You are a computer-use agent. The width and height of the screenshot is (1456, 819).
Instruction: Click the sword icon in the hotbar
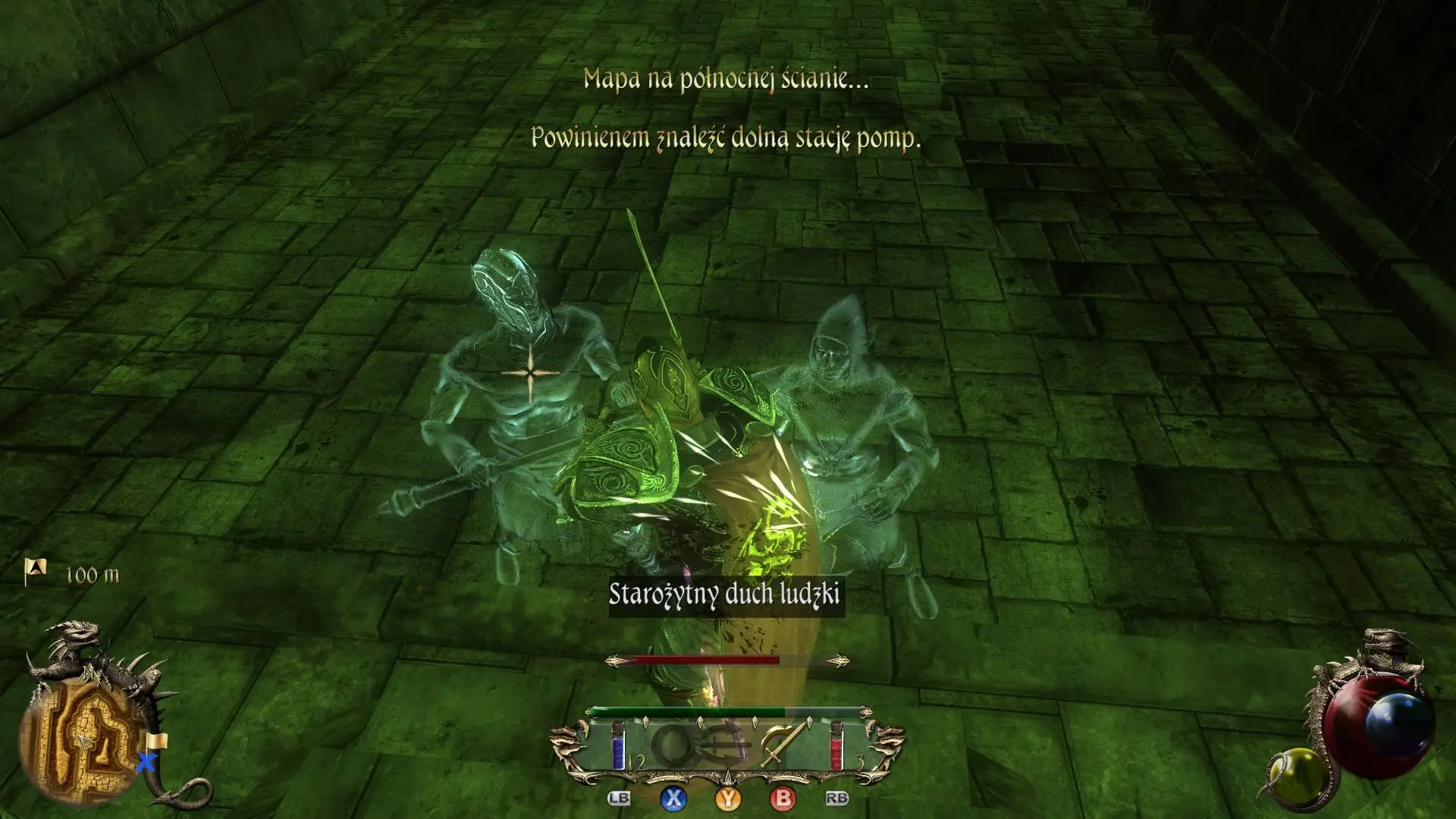pyautogui.click(x=780, y=746)
